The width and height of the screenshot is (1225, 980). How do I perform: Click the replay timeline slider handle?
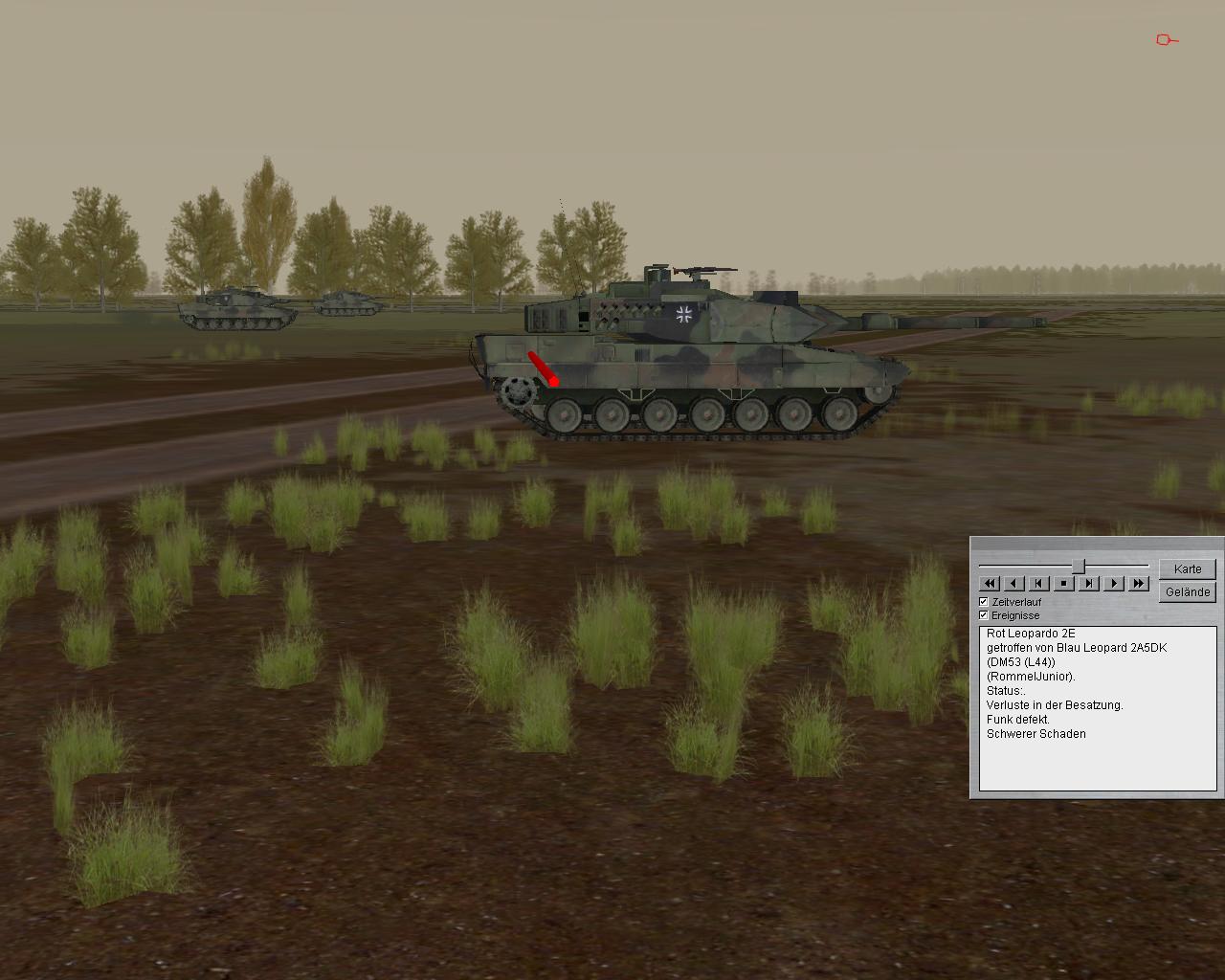(x=1078, y=566)
